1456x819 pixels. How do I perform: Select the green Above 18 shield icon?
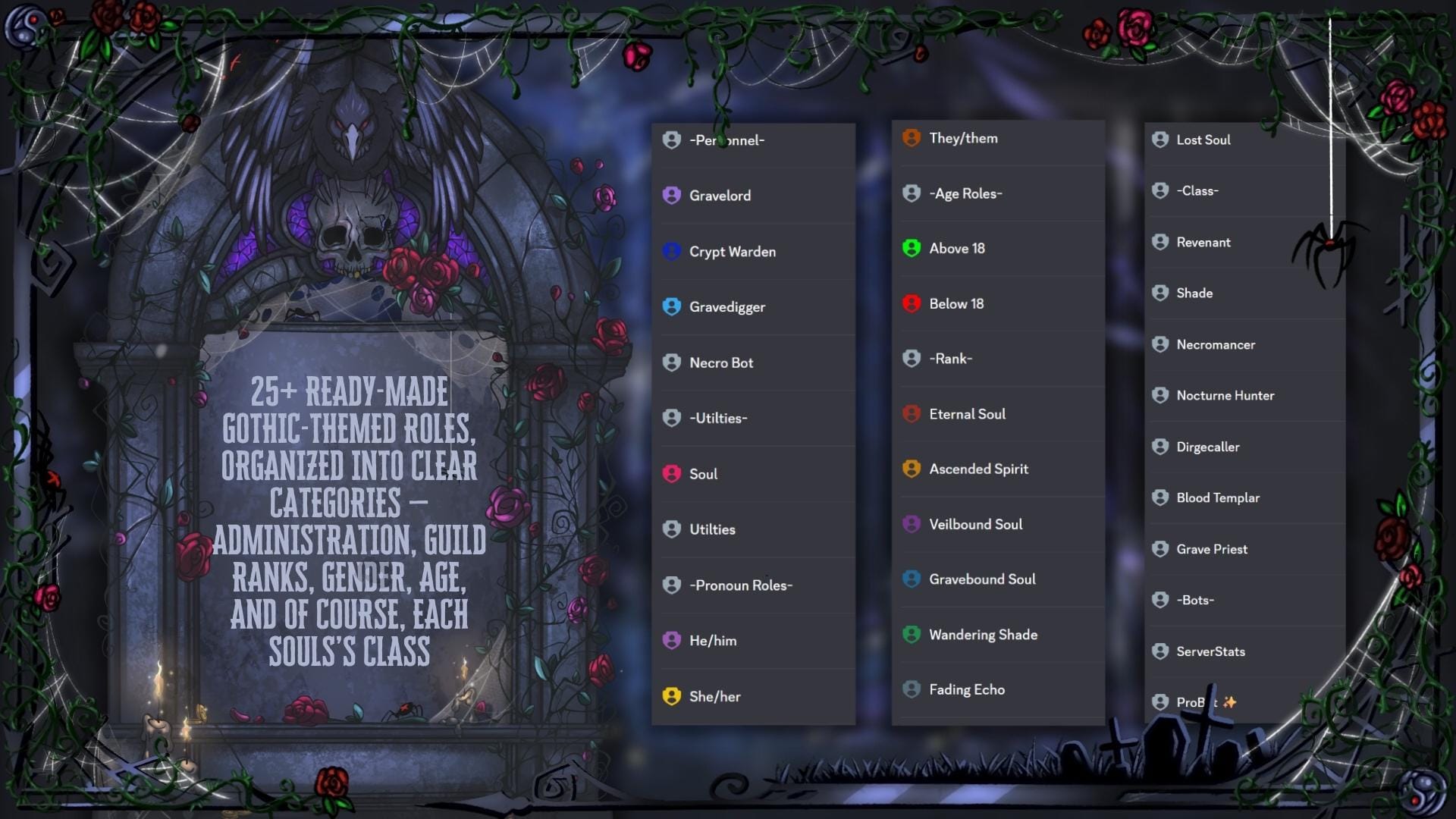(911, 248)
